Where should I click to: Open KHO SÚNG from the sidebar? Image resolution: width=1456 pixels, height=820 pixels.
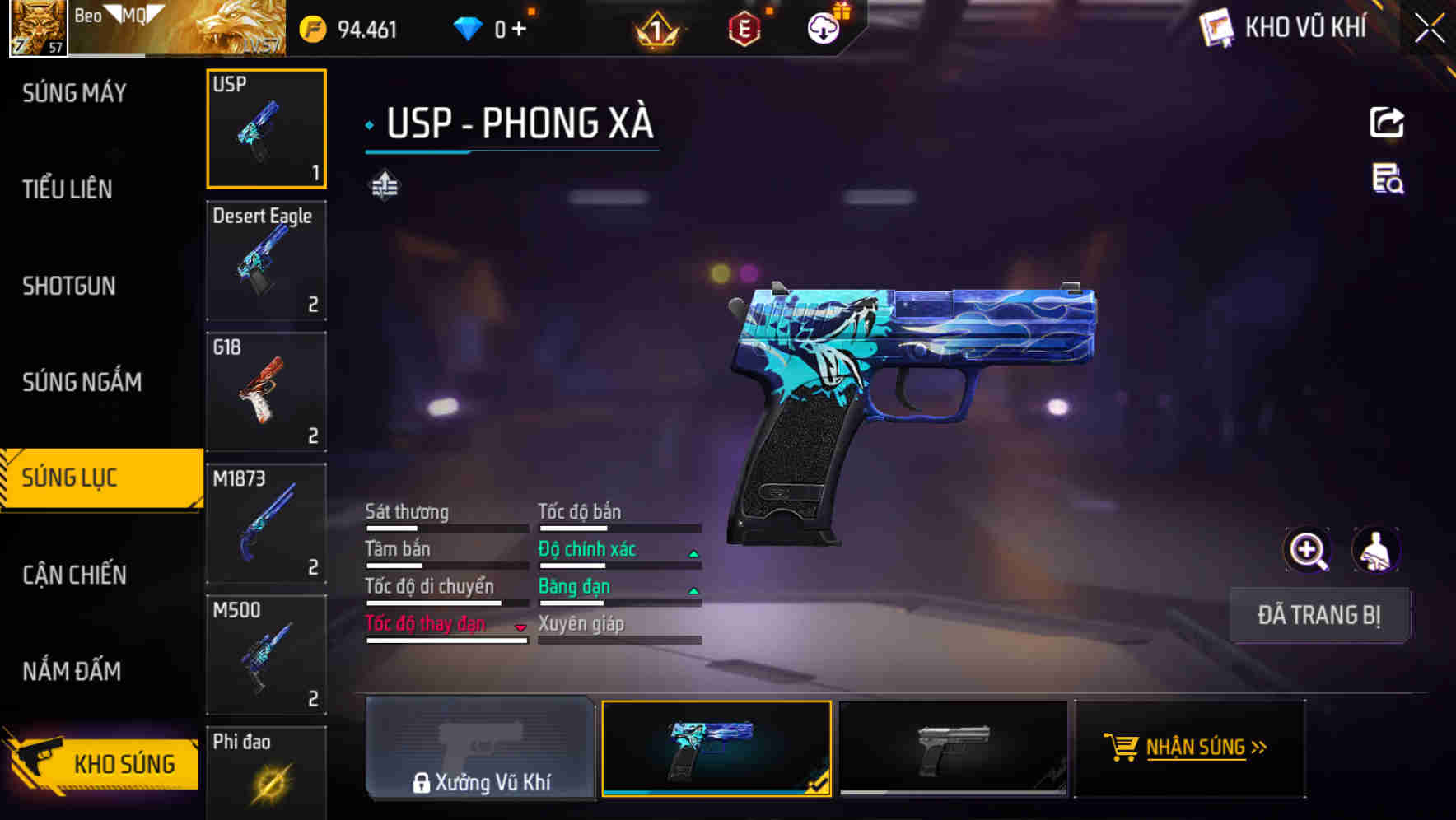[x=101, y=763]
